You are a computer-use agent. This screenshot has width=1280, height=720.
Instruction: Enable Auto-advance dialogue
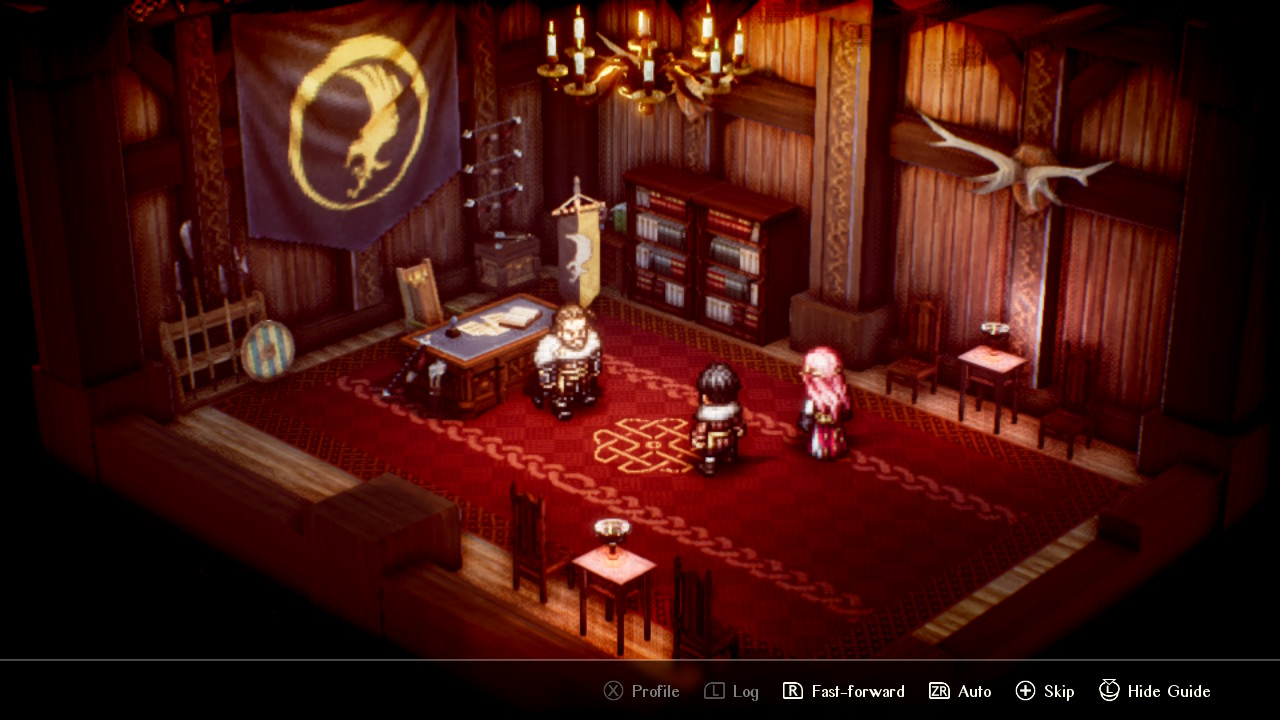click(x=975, y=691)
